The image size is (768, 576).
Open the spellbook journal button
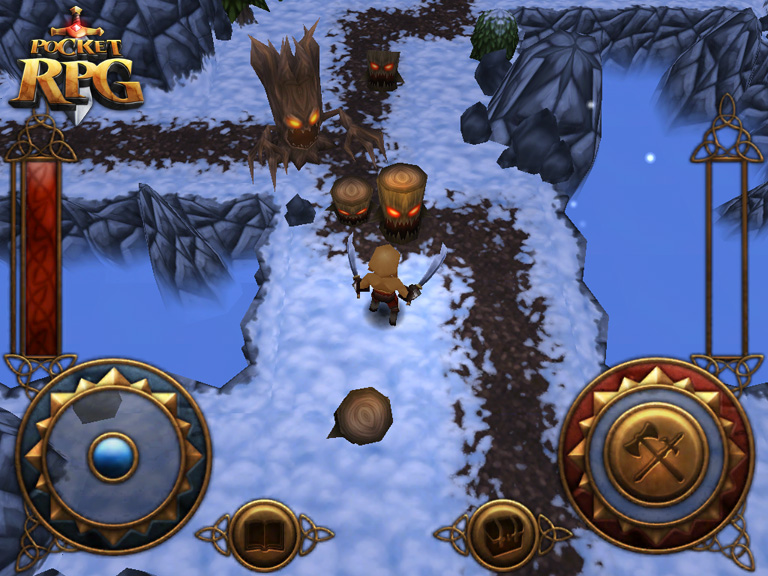pyautogui.click(x=264, y=535)
